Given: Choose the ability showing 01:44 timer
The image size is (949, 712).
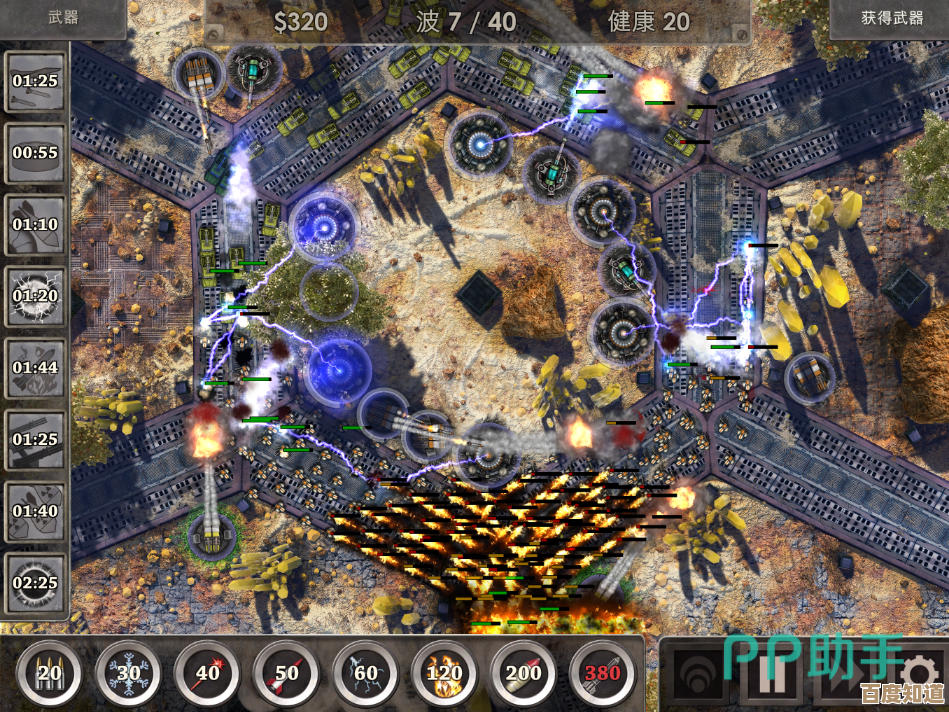Looking at the screenshot, I should pos(35,367).
